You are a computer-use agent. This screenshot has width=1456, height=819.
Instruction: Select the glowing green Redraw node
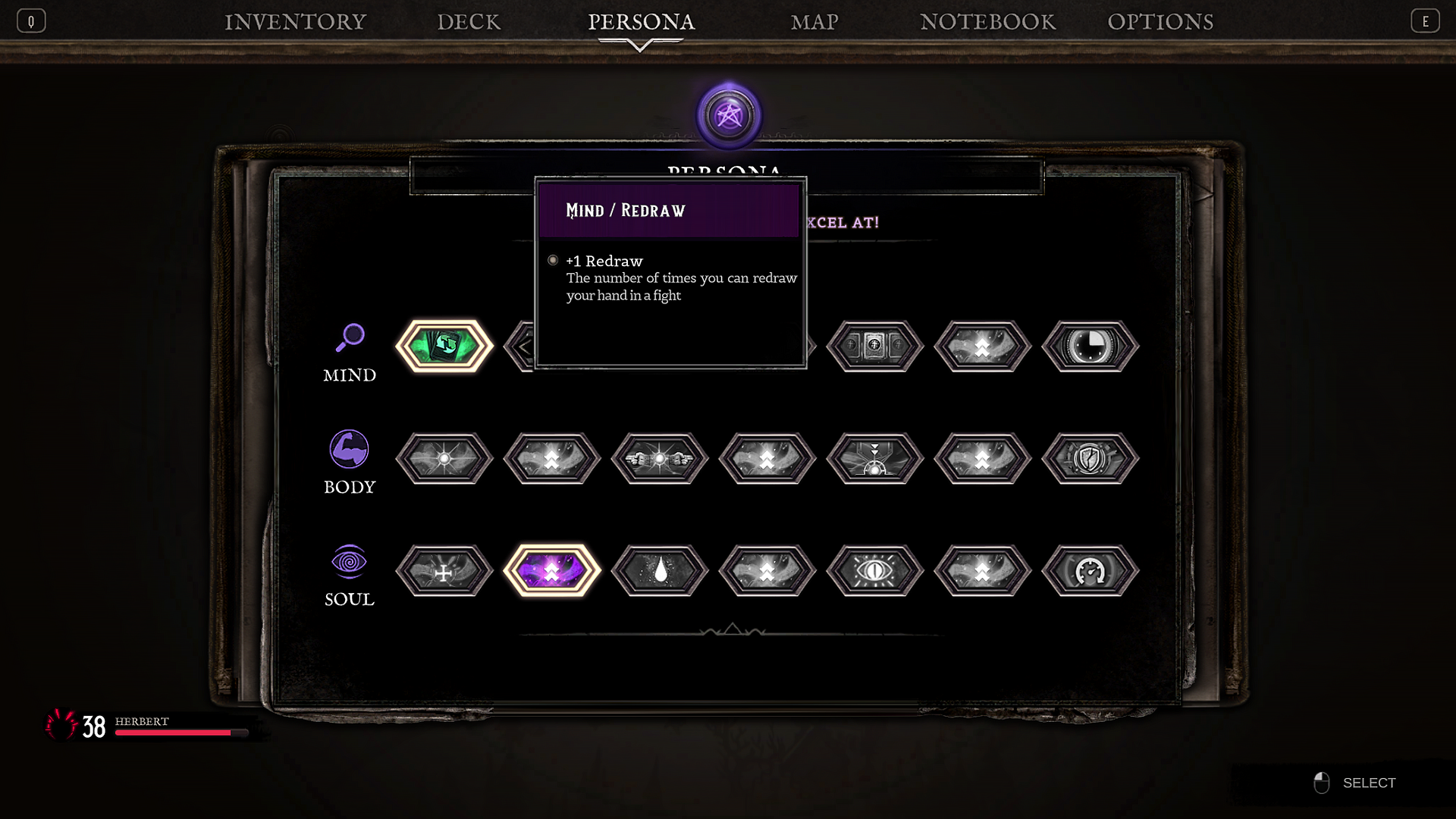[x=445, y=347]
